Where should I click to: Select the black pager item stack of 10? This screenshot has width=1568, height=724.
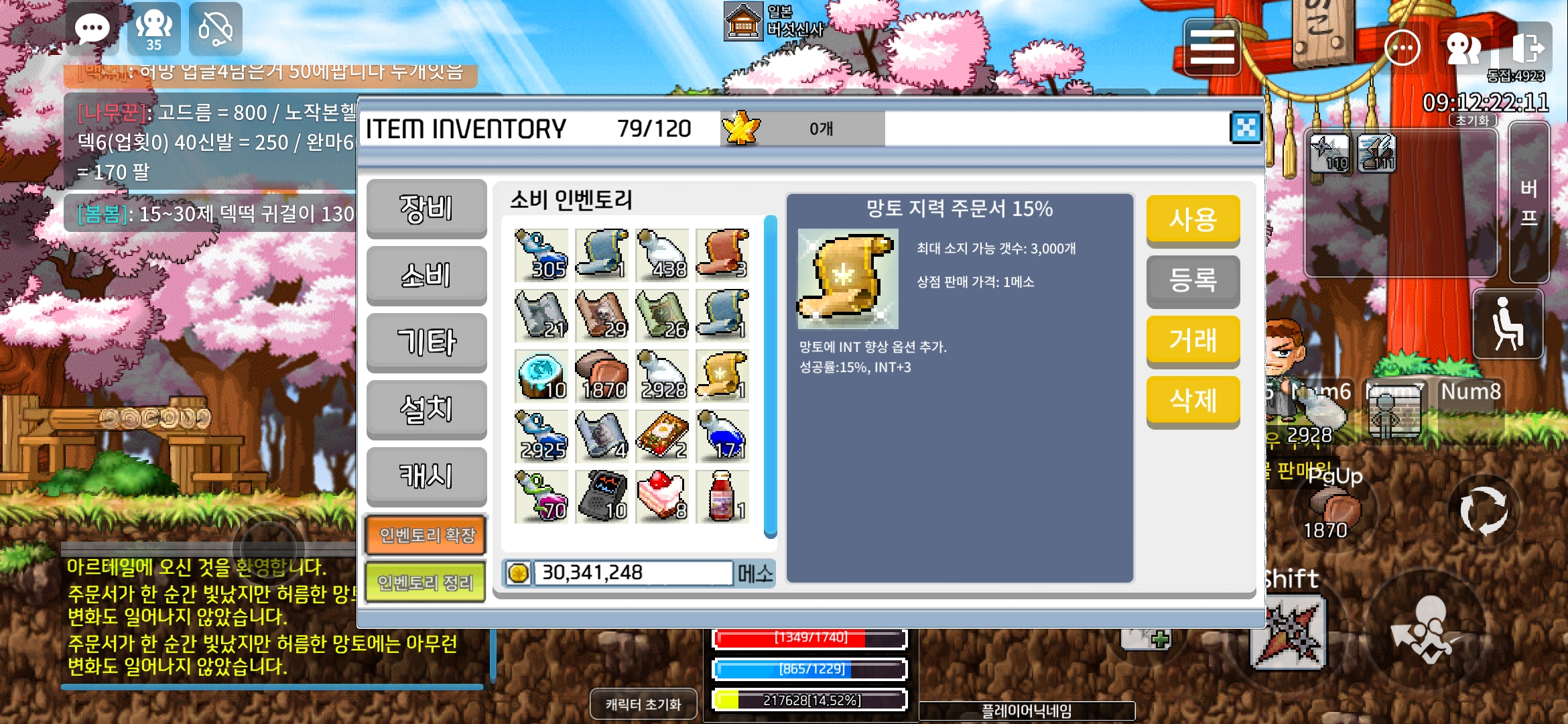601,496
